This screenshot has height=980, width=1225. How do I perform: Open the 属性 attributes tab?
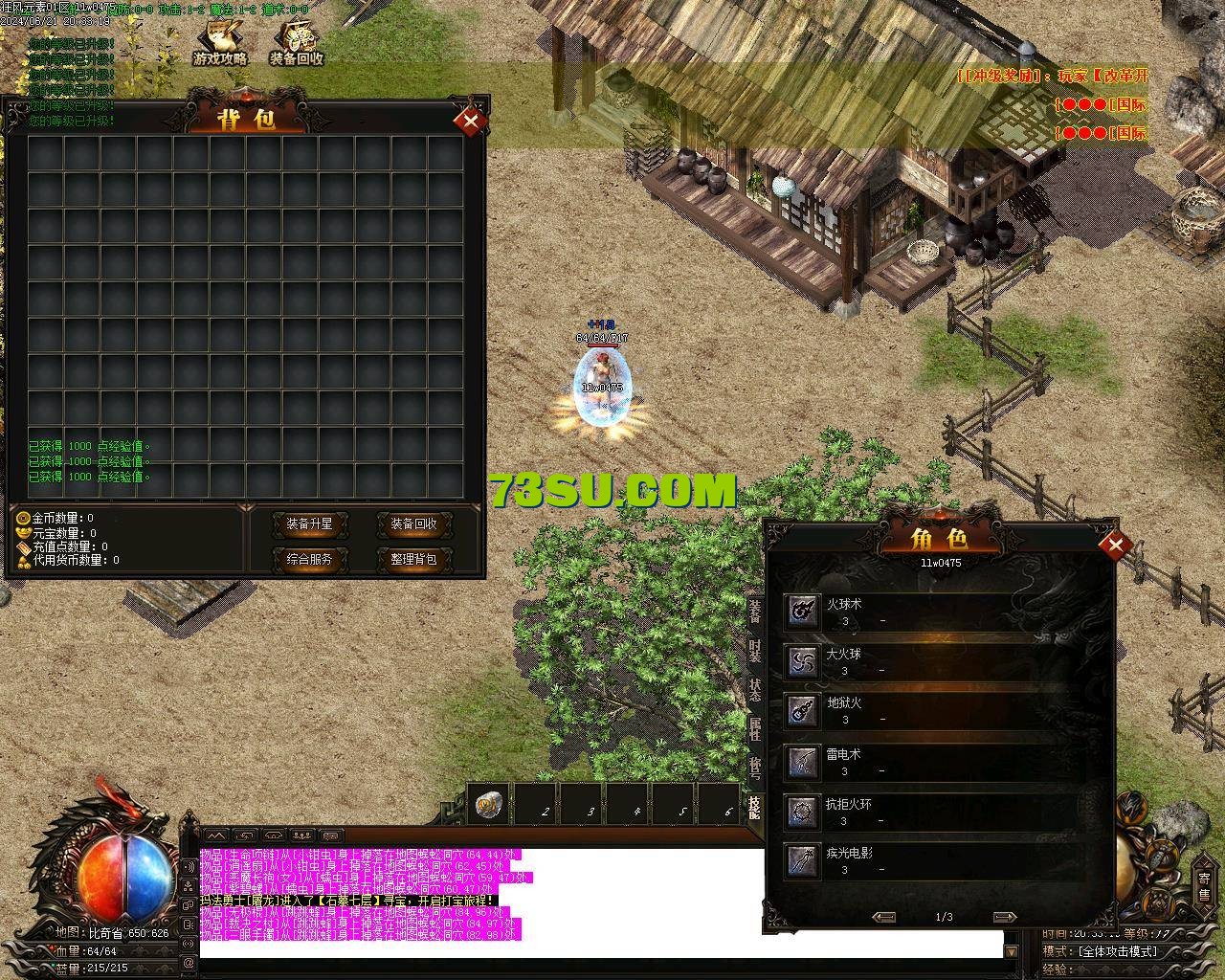click(x=755, y=729)
